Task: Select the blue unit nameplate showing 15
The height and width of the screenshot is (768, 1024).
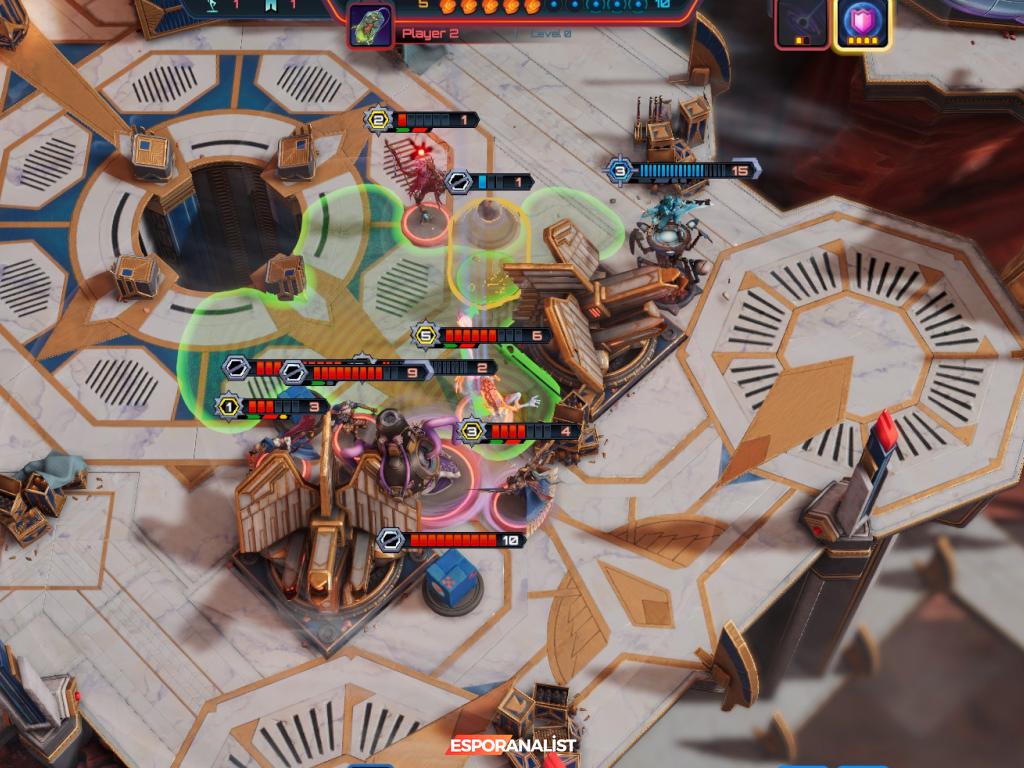Action: pos(684,171)
